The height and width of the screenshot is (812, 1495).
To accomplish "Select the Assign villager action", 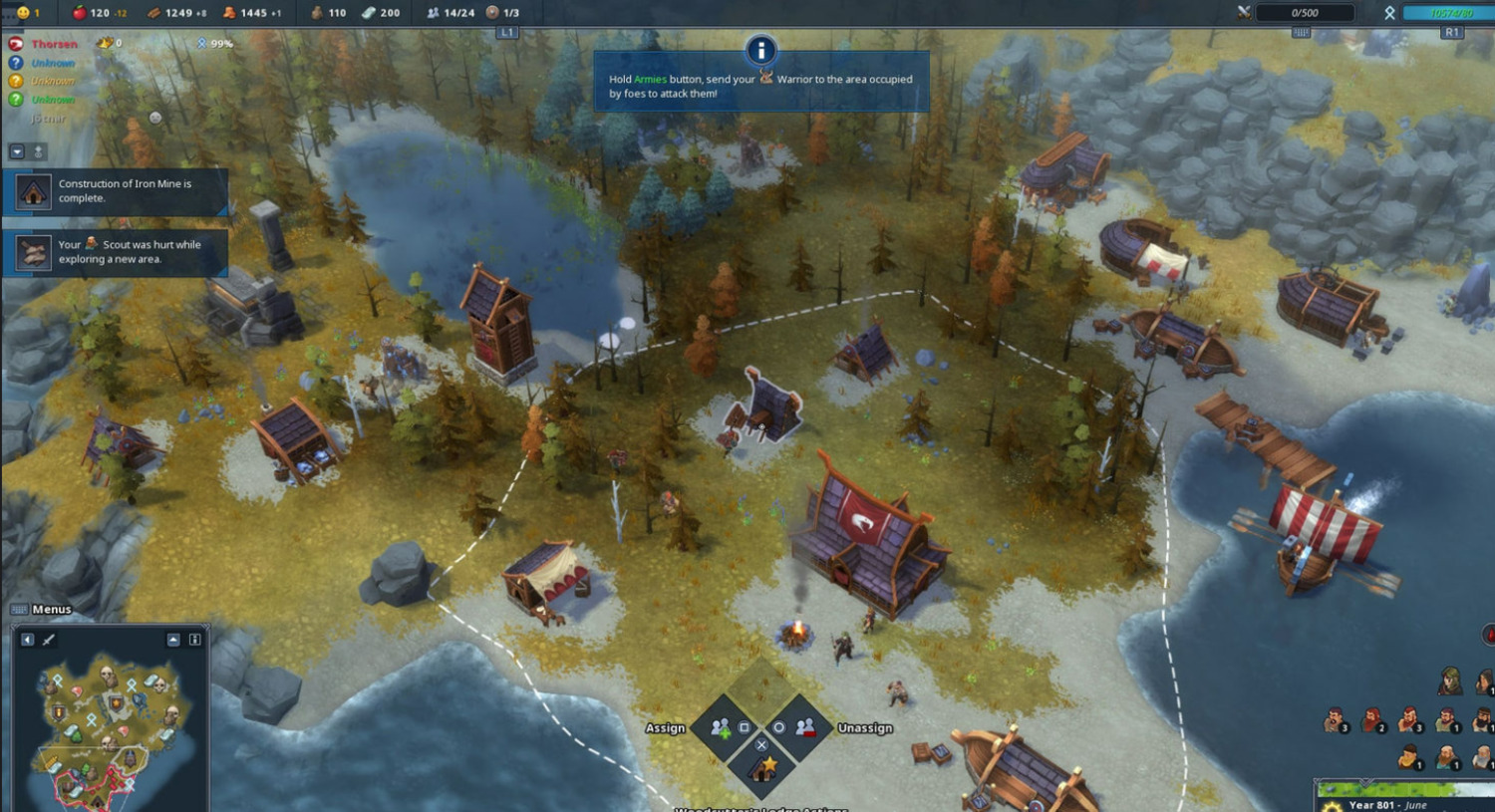I will [721, 728].
